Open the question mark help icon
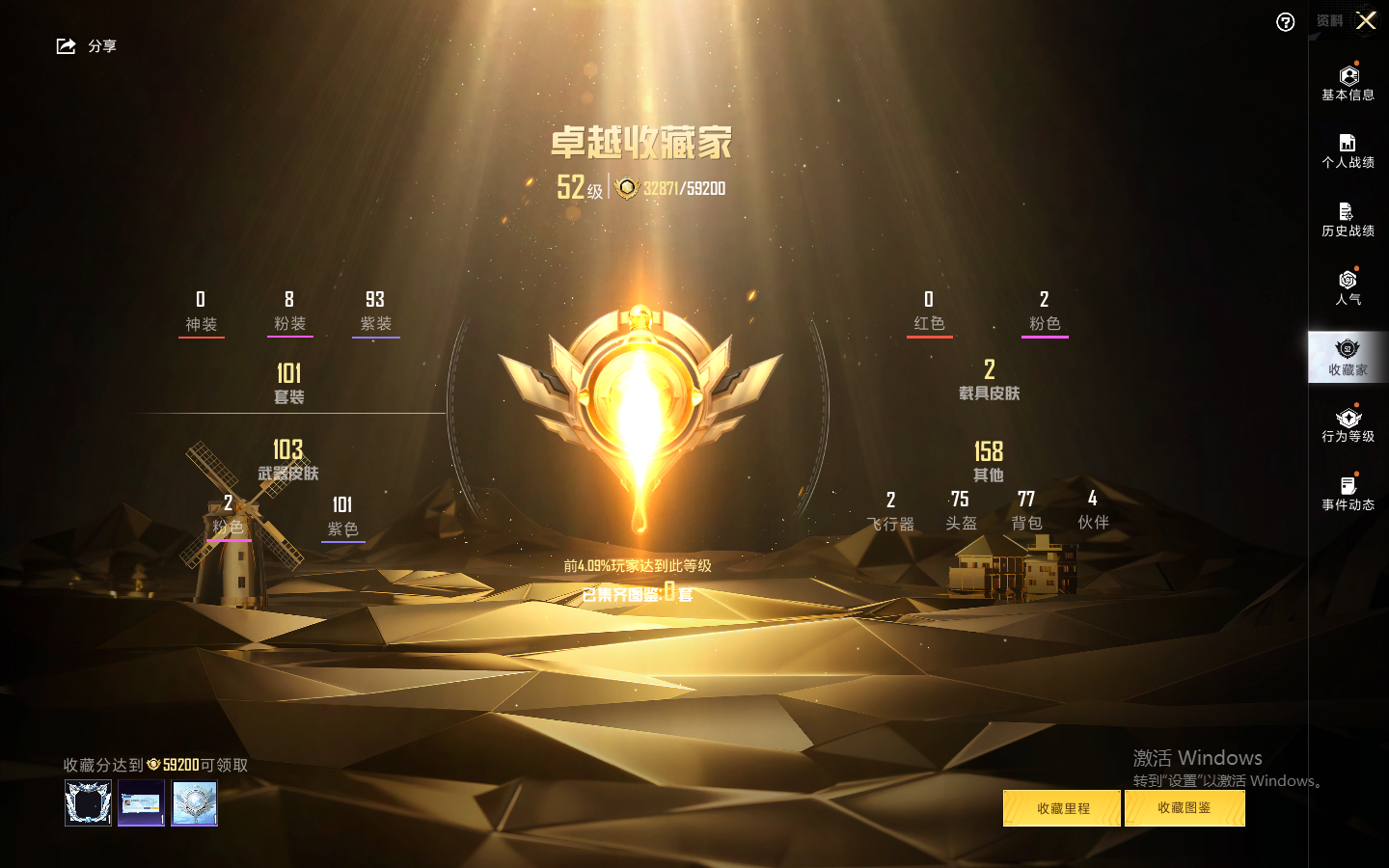Screen dimensions: 1389x868 click(x=1285, y=22)
